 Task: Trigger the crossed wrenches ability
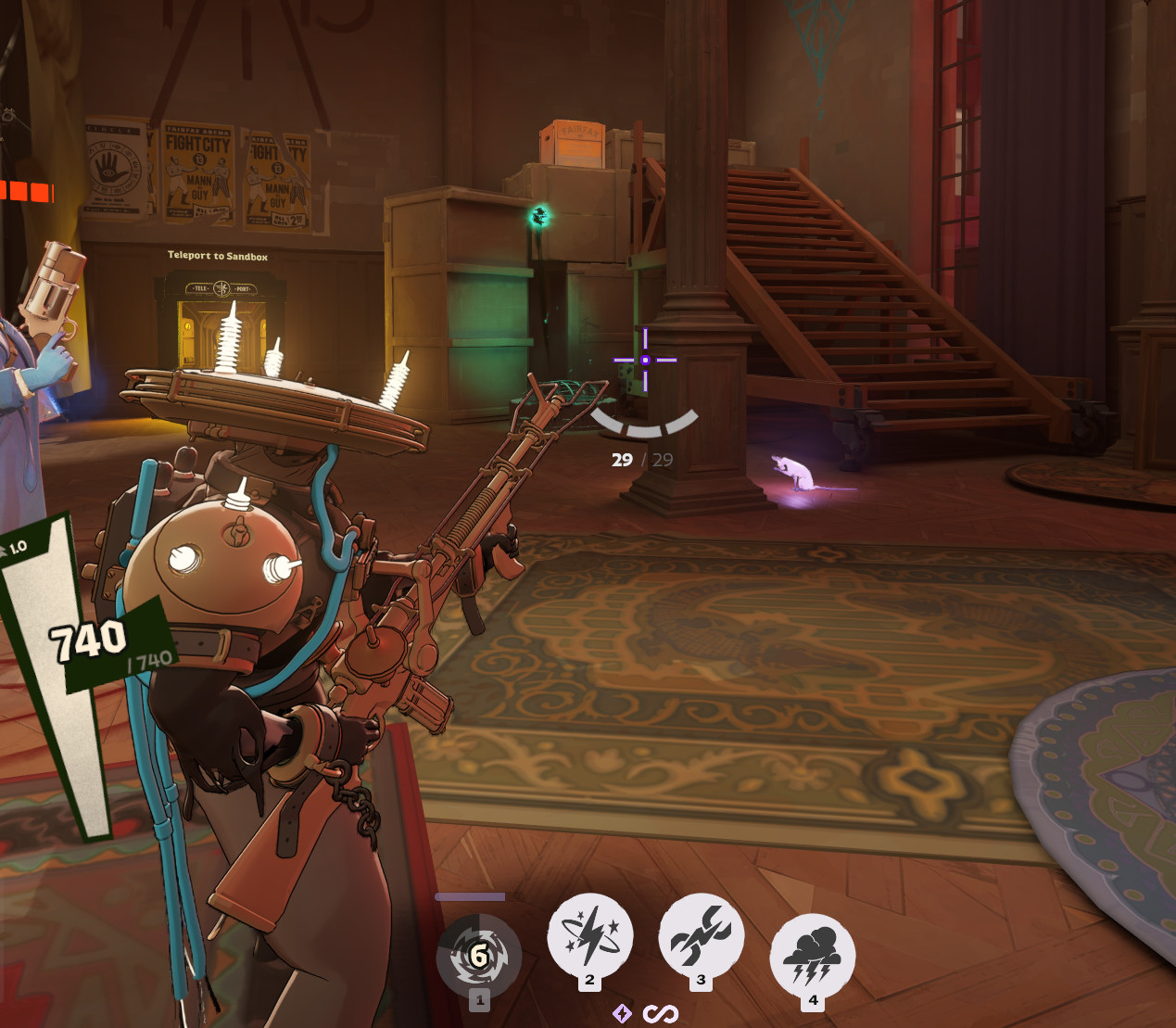click(x=702, y=936)
